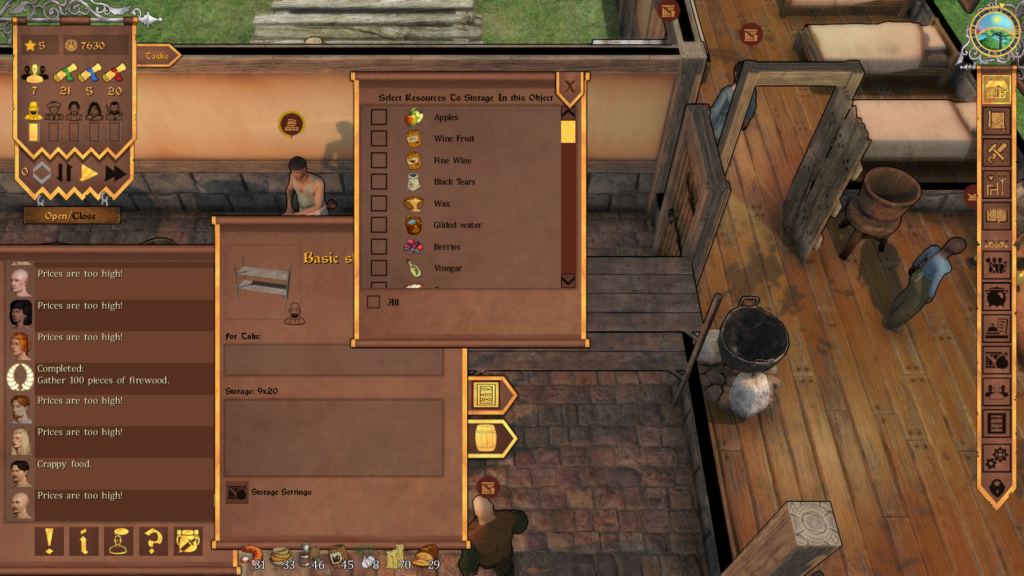Pause the game speed
This screenshot has width=1024, height=576.
pos(65,172)
